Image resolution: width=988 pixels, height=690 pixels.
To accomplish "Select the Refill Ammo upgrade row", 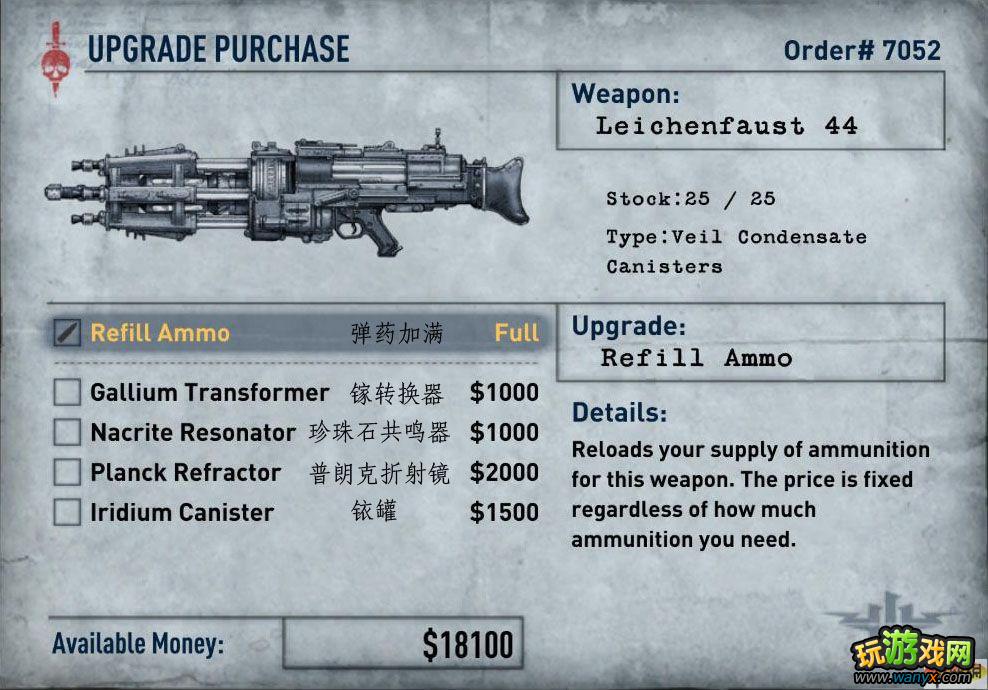I will [300, 333].
